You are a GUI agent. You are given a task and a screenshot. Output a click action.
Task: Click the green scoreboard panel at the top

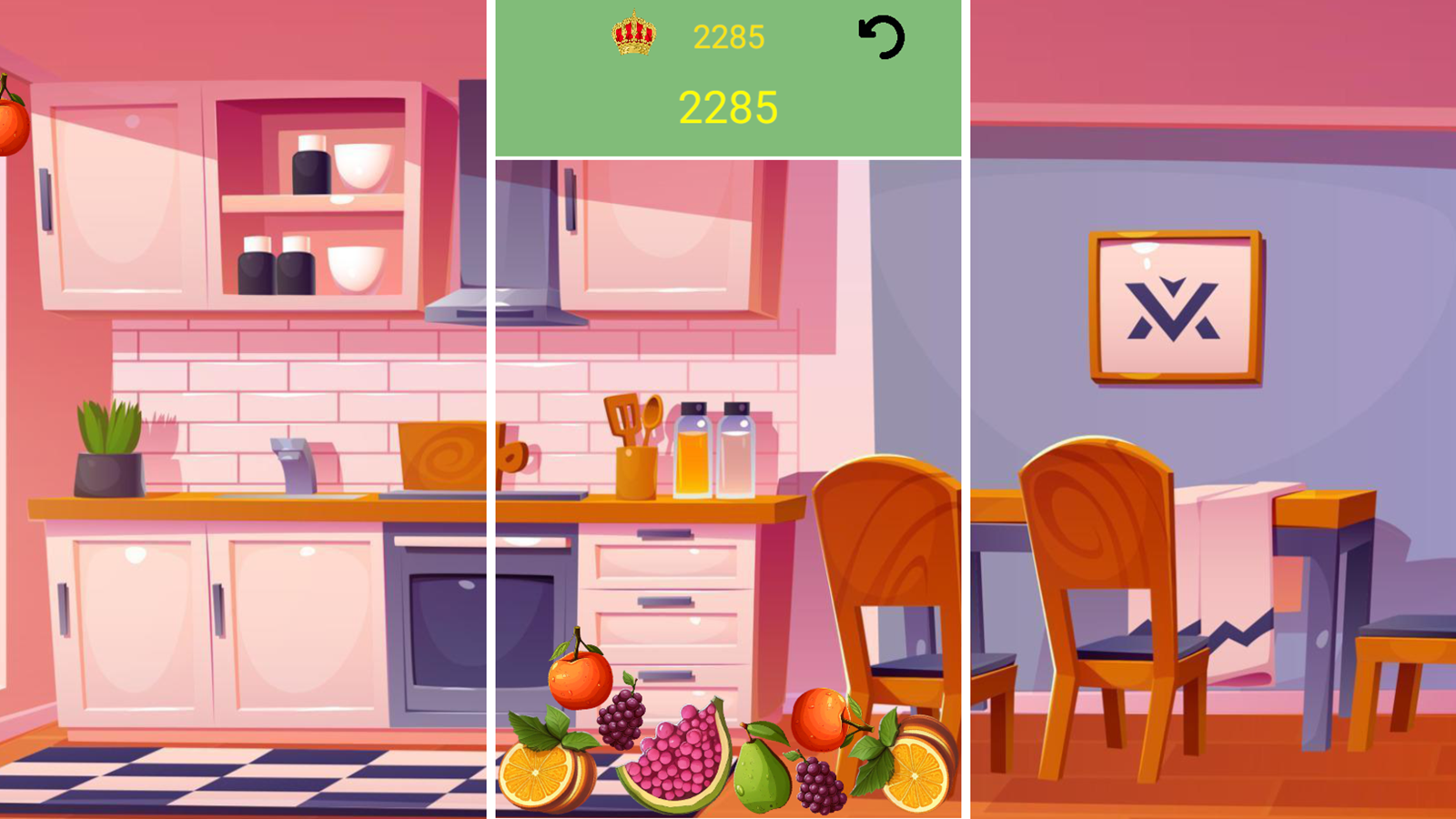click(x=728, y=77)
